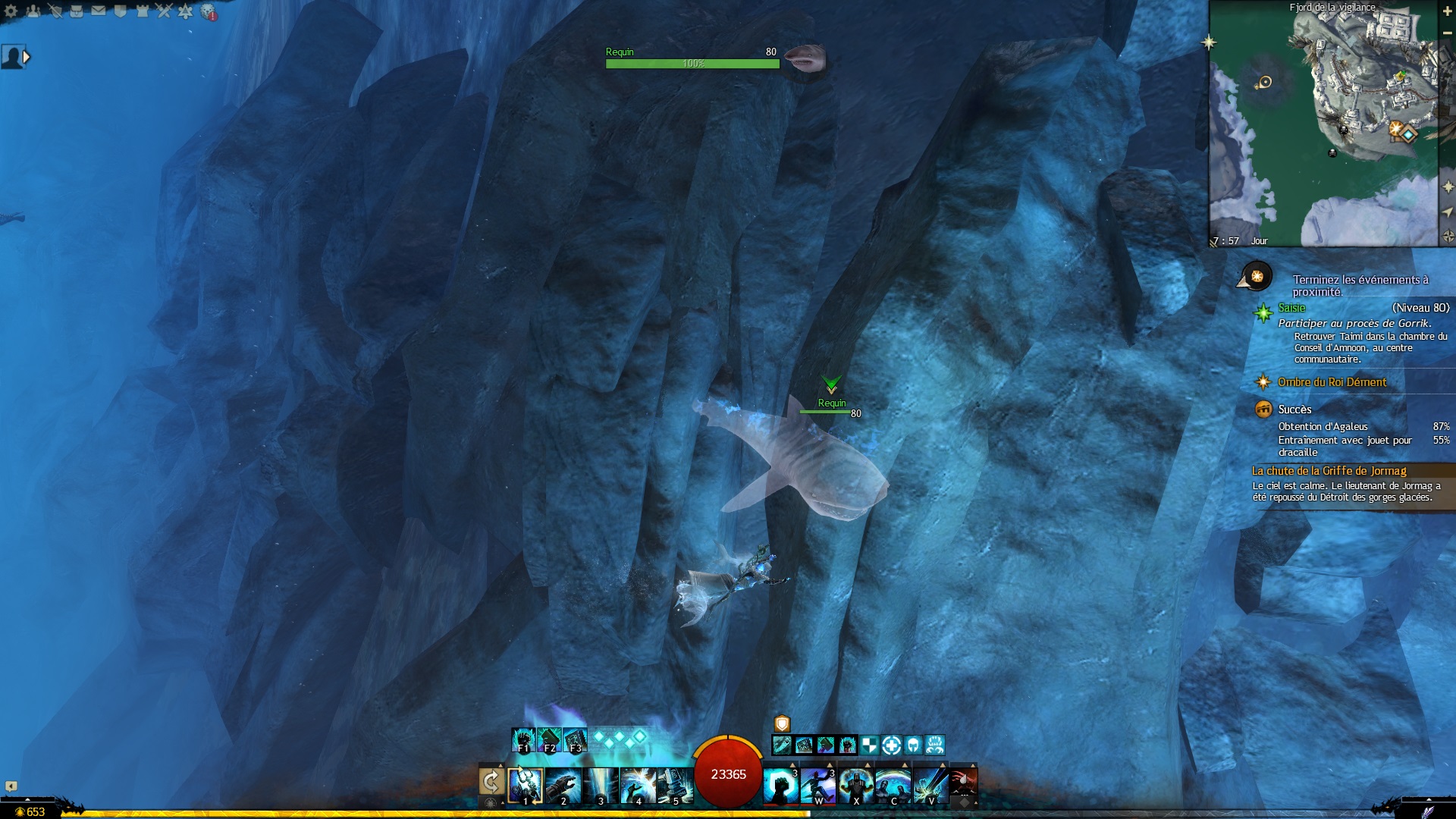Activate the F2 tome skill
The height and width of the screenshot is (819, 1456).
pos(549,739)
